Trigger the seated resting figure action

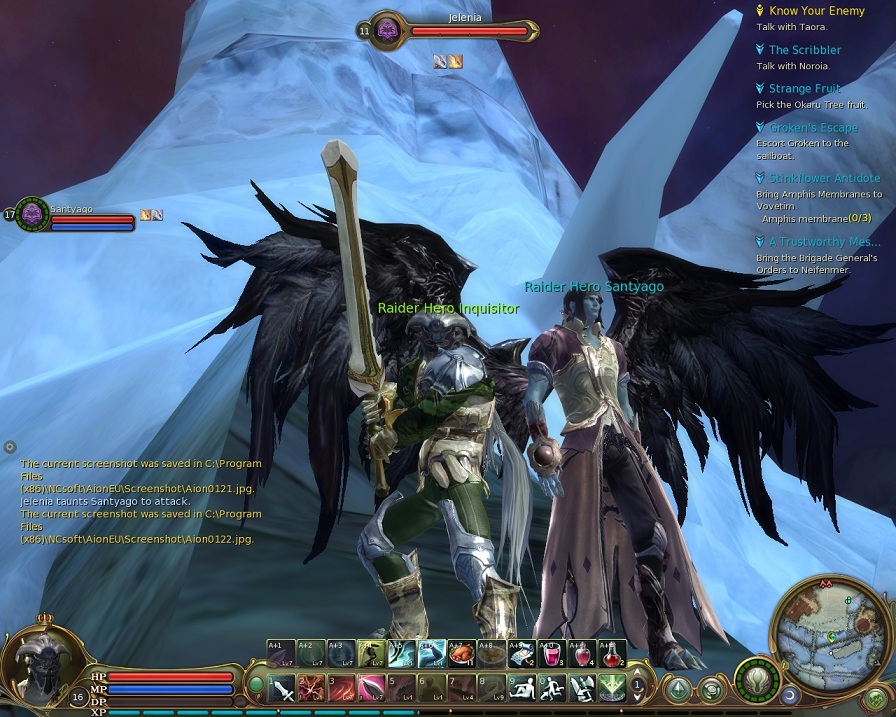tap(522, 688)
